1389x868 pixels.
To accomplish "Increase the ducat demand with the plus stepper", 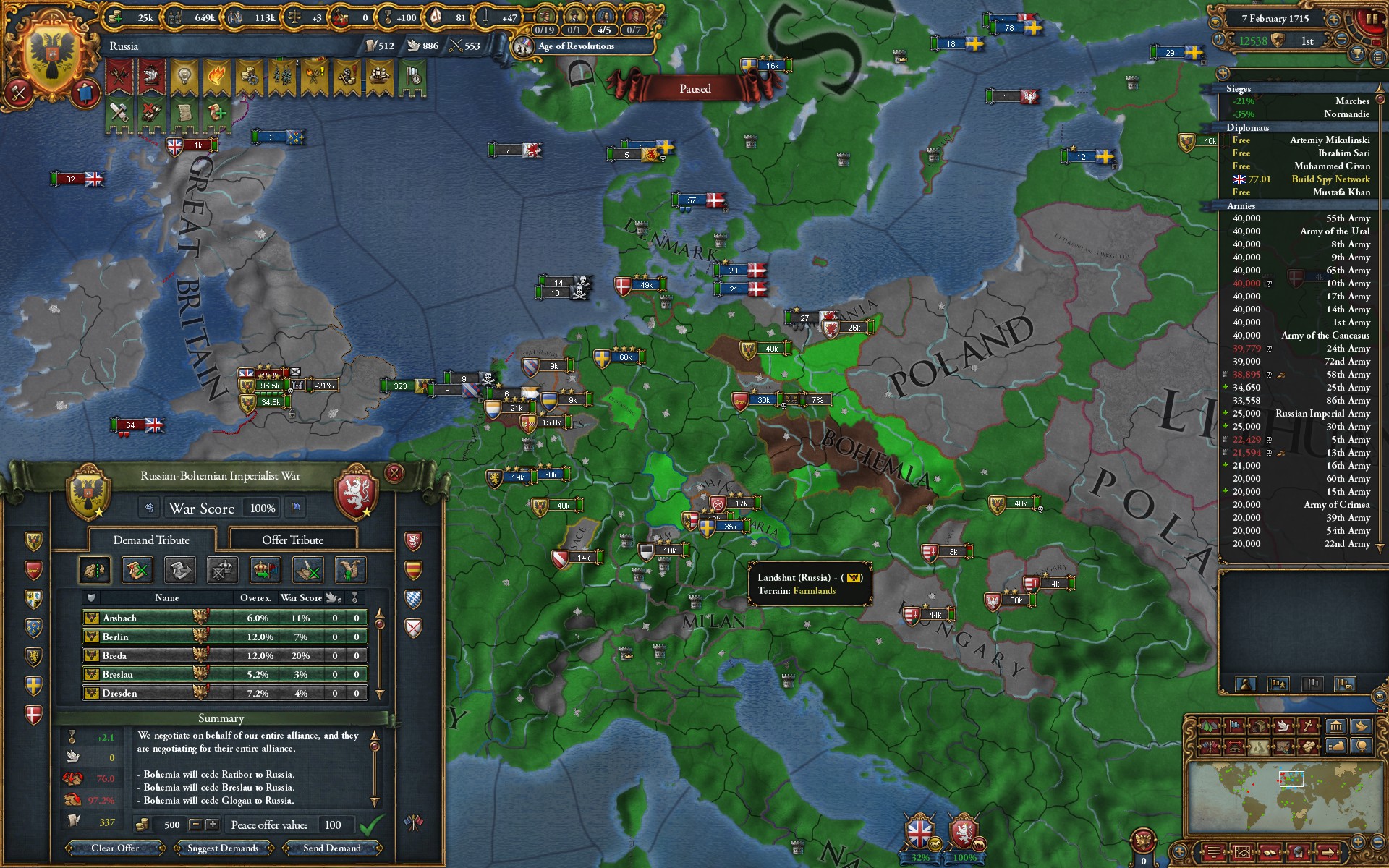I will pyautogui.click(x=213, y=825).
